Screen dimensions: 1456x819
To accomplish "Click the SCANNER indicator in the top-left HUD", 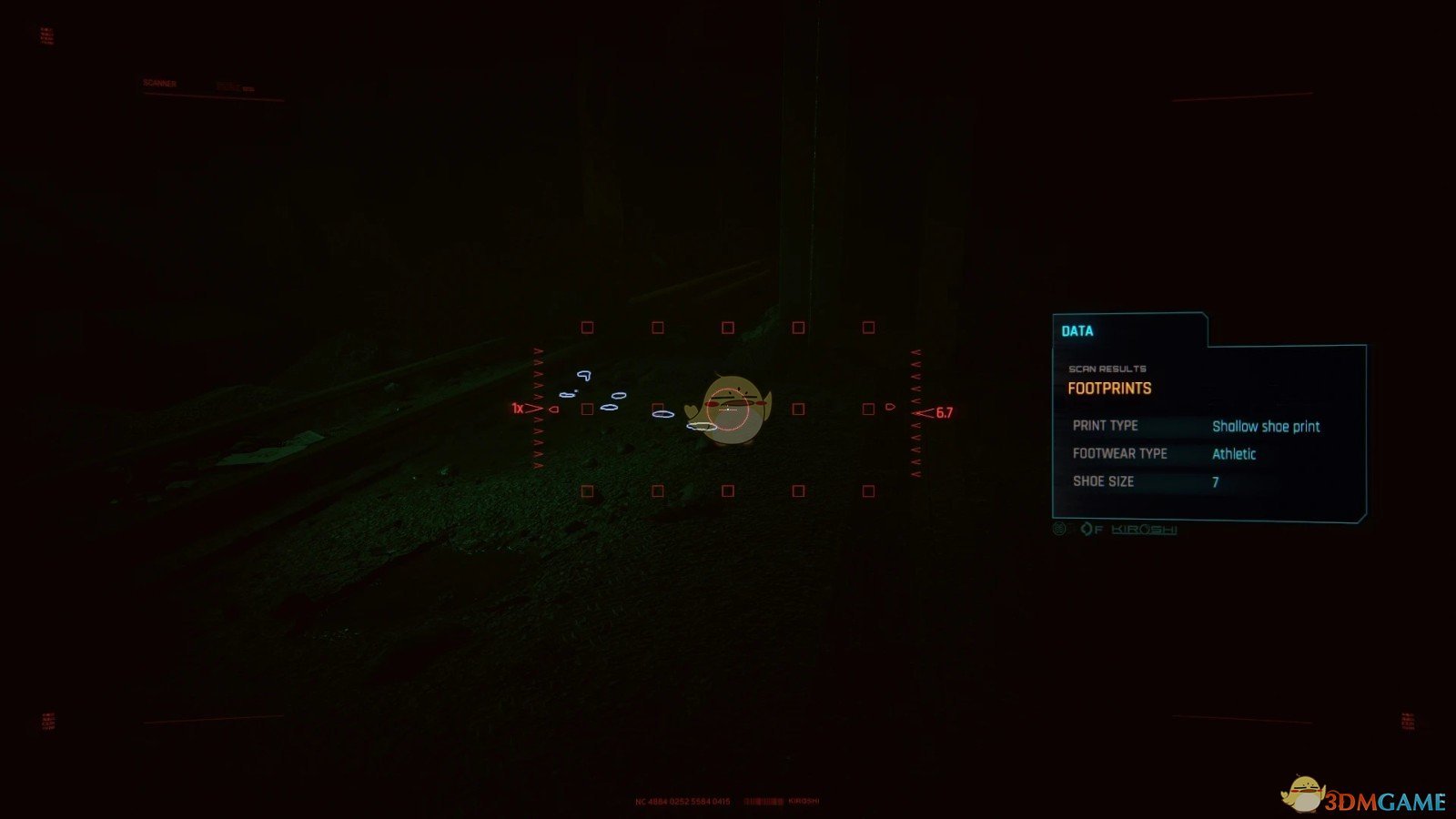I will click(160, 81).
